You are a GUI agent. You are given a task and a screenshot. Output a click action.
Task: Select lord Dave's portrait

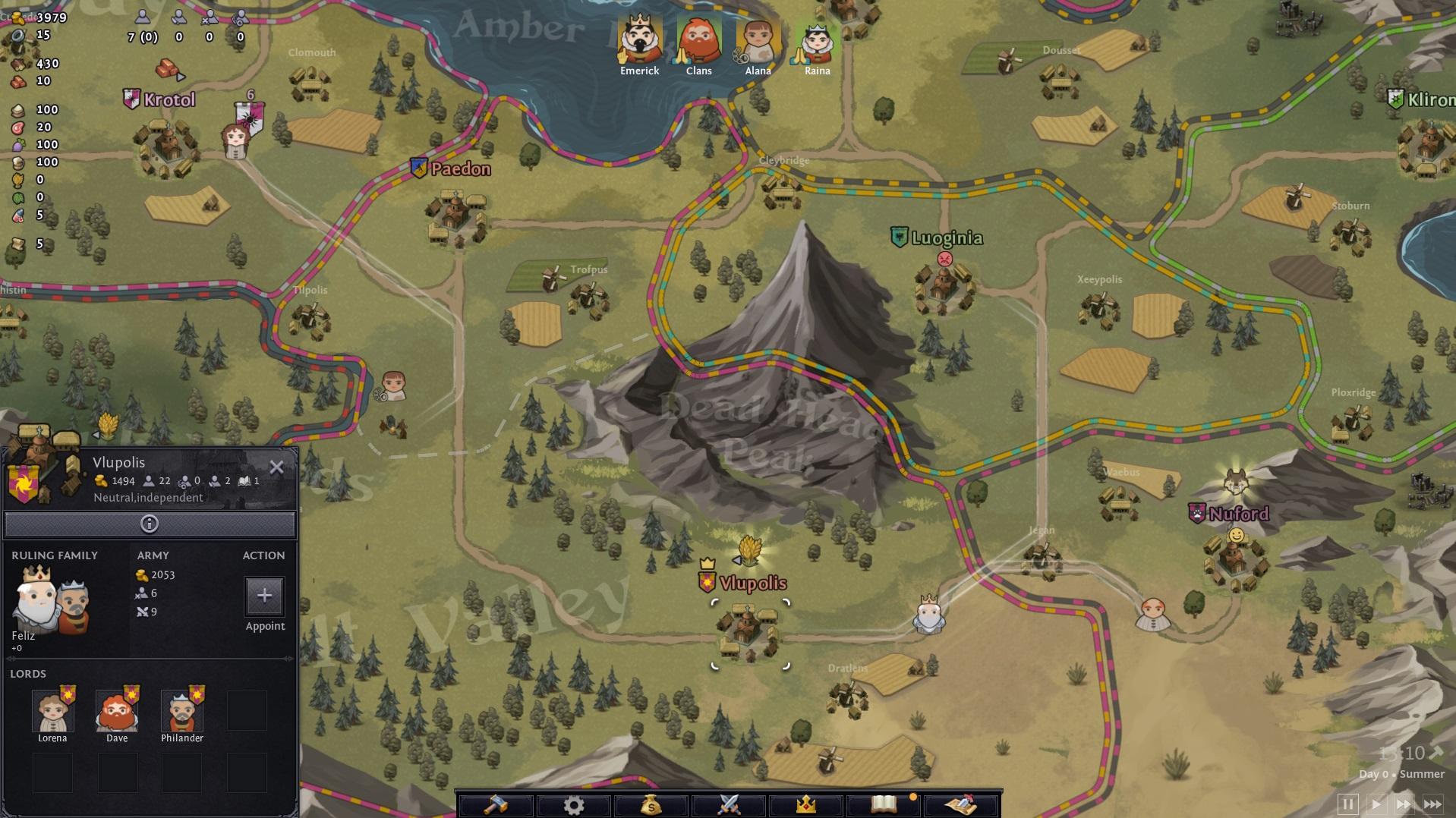coord(117,712)
